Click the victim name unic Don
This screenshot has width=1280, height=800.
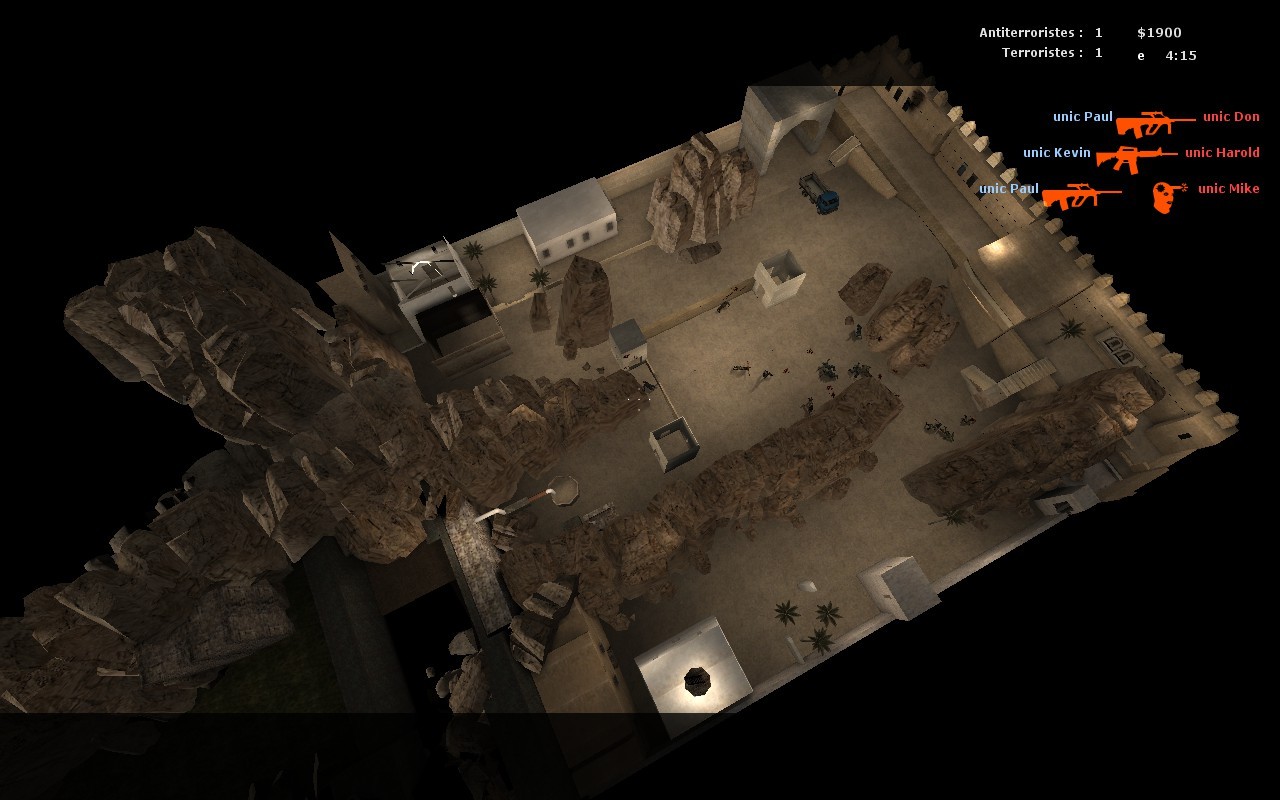coord(1229,117)
